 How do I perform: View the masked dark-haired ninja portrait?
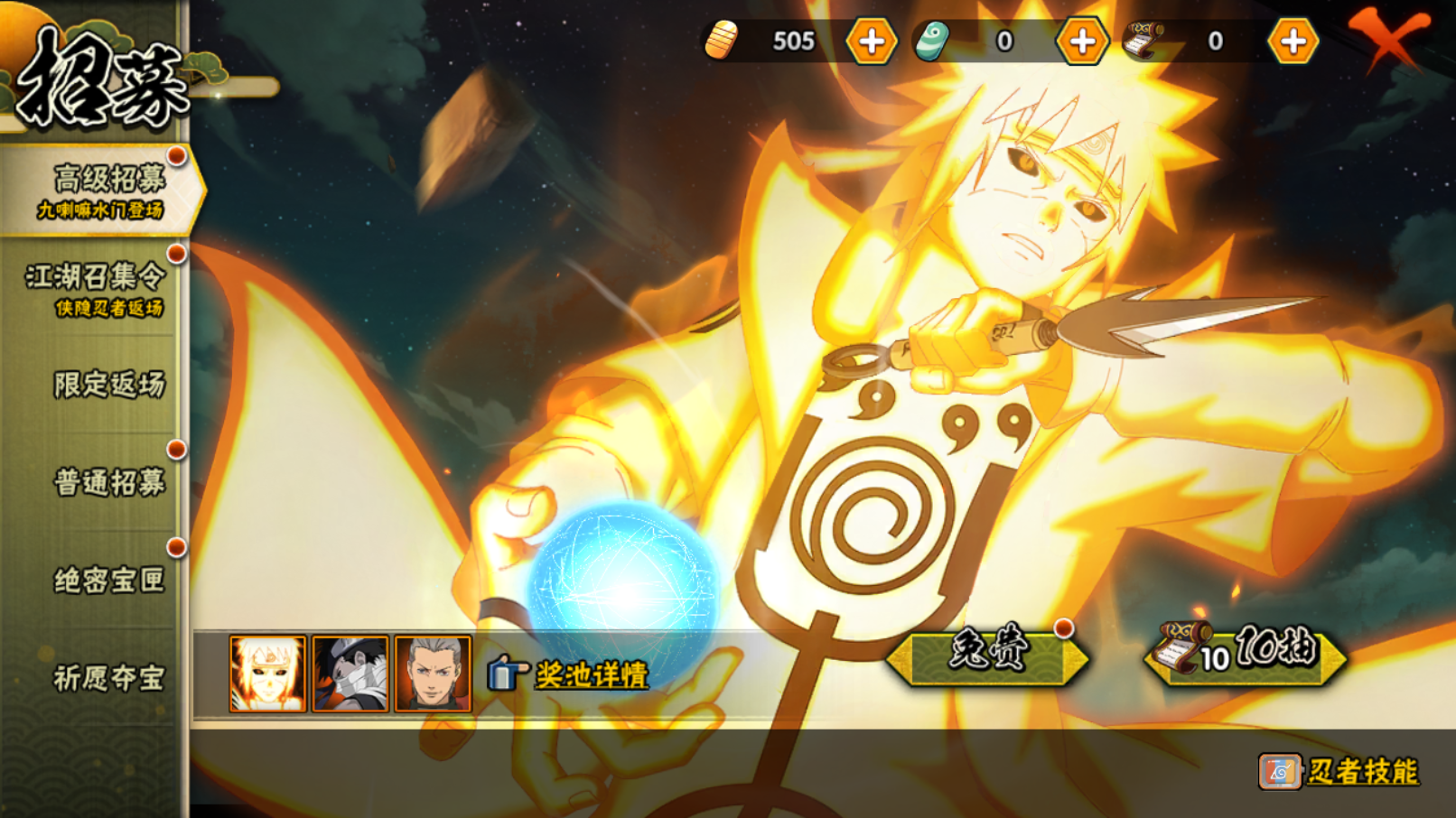pyautogui.click(x=350, y=674)
